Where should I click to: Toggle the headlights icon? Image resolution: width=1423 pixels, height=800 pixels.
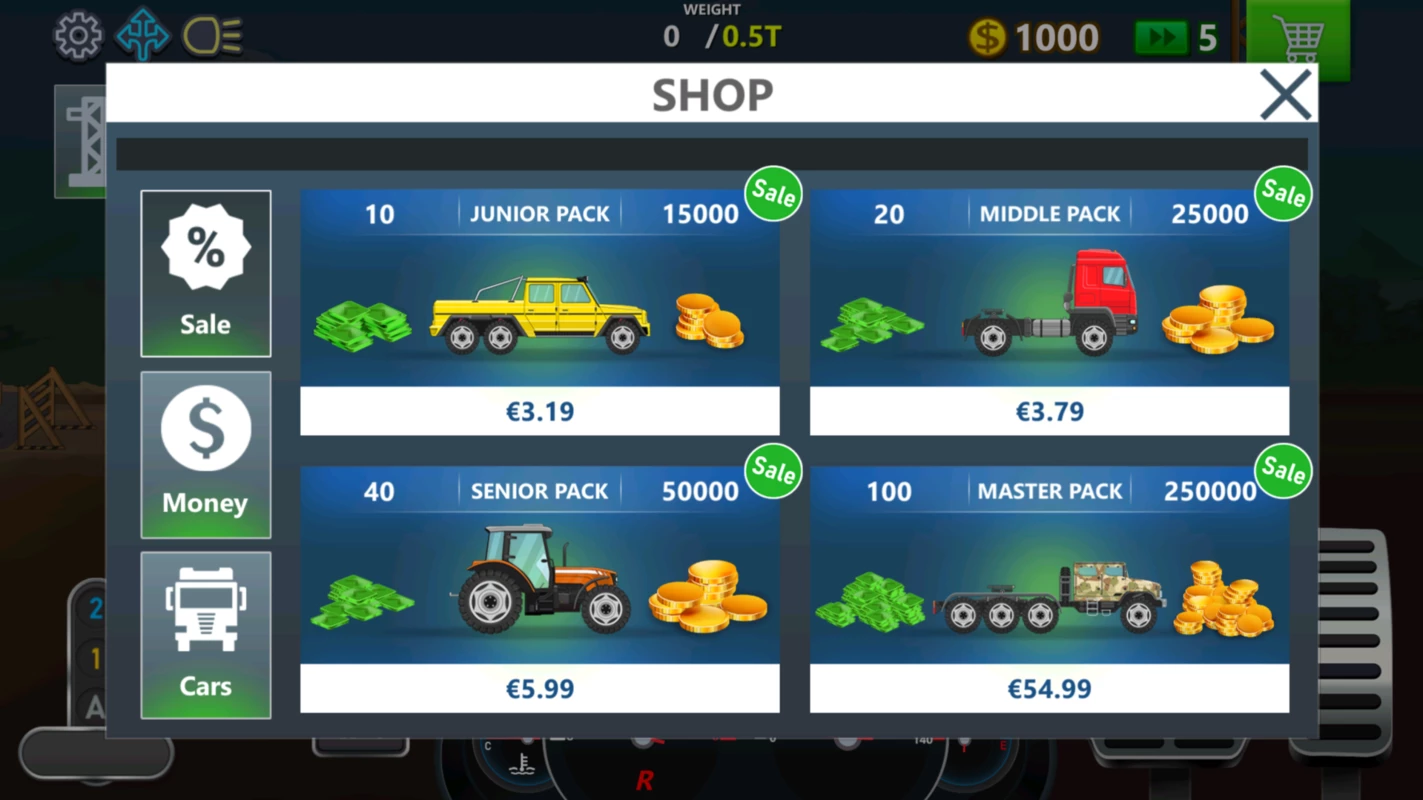tap(213, 37)
